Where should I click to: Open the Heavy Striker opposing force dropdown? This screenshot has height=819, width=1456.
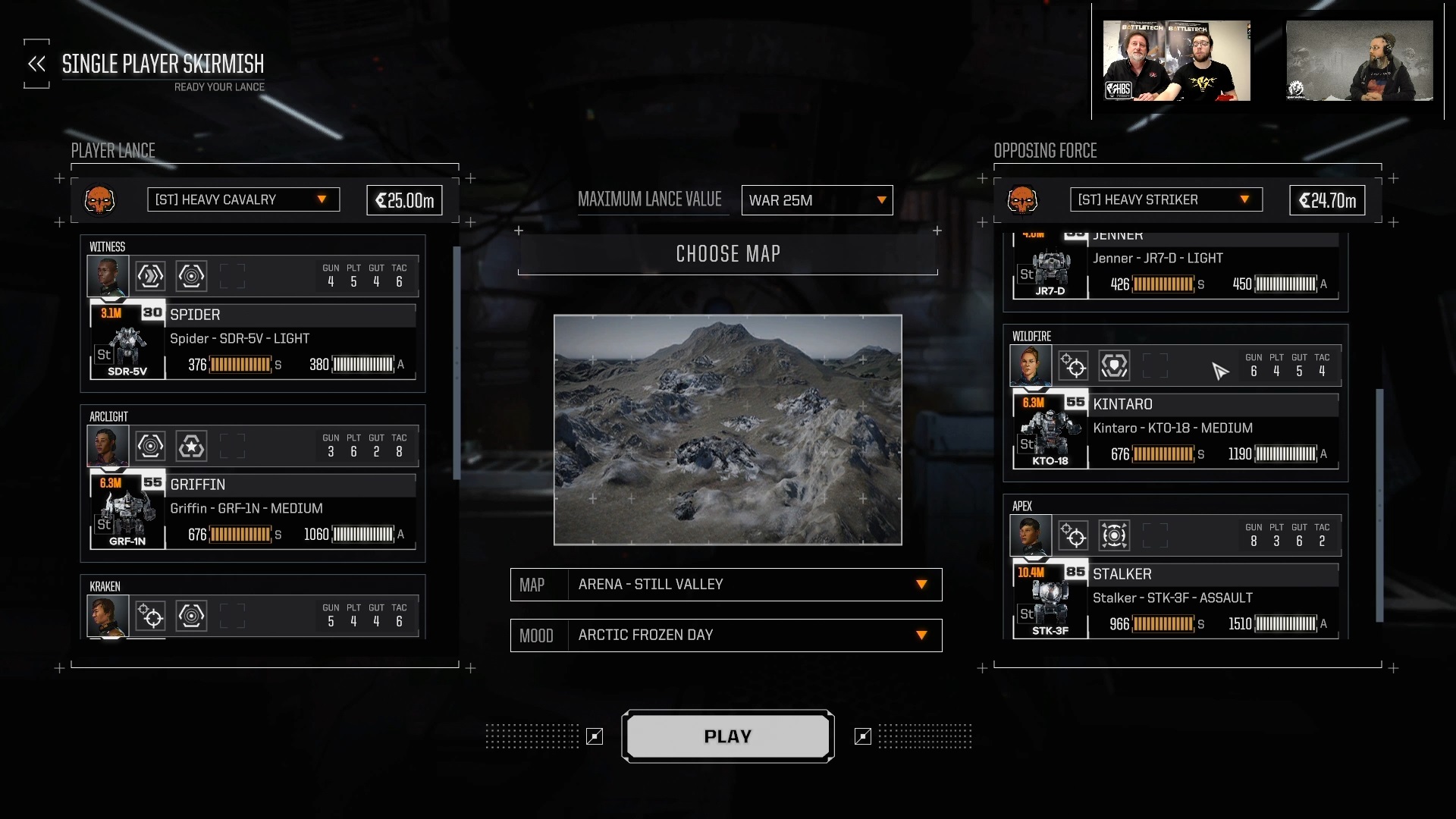(x=1166, y=199)
